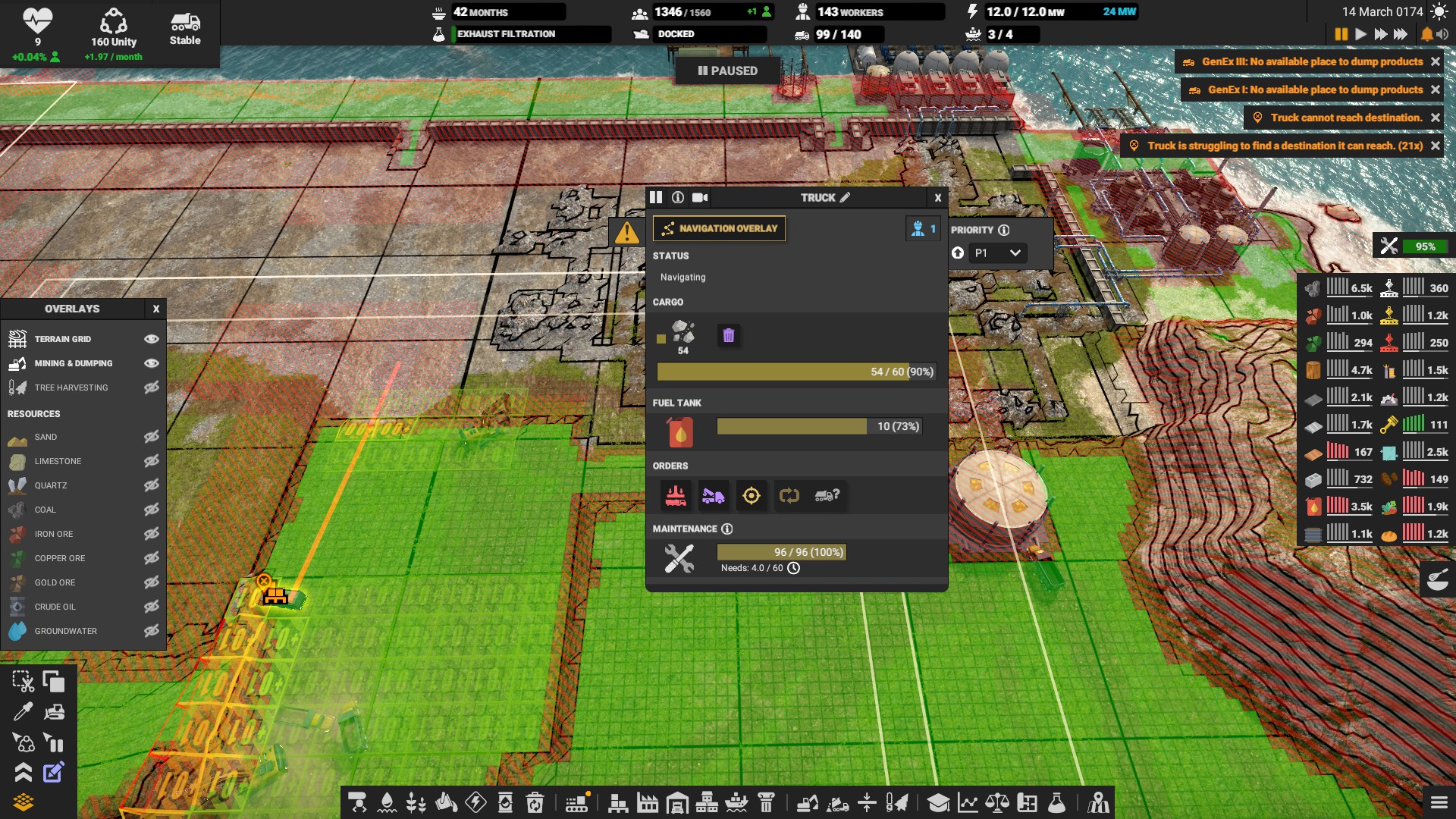This screenshot has height=819, width=1456.
Task: Show the Tree Harvesting overlay
Action: click(x=151, y=388)
